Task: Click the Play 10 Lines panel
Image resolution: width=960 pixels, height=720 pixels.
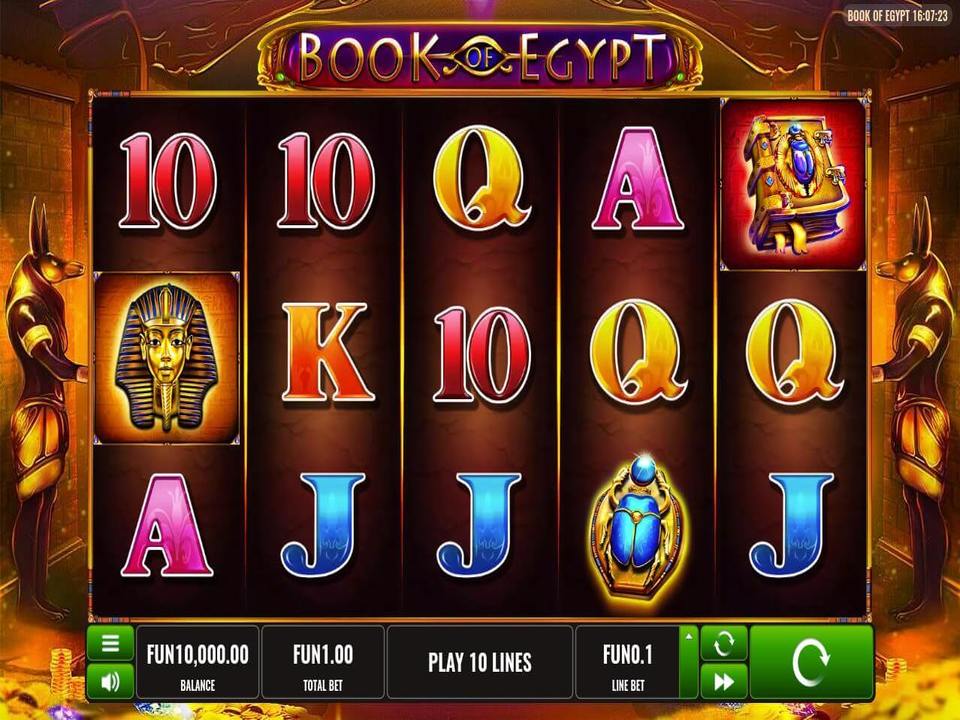Action: point(480,662)
